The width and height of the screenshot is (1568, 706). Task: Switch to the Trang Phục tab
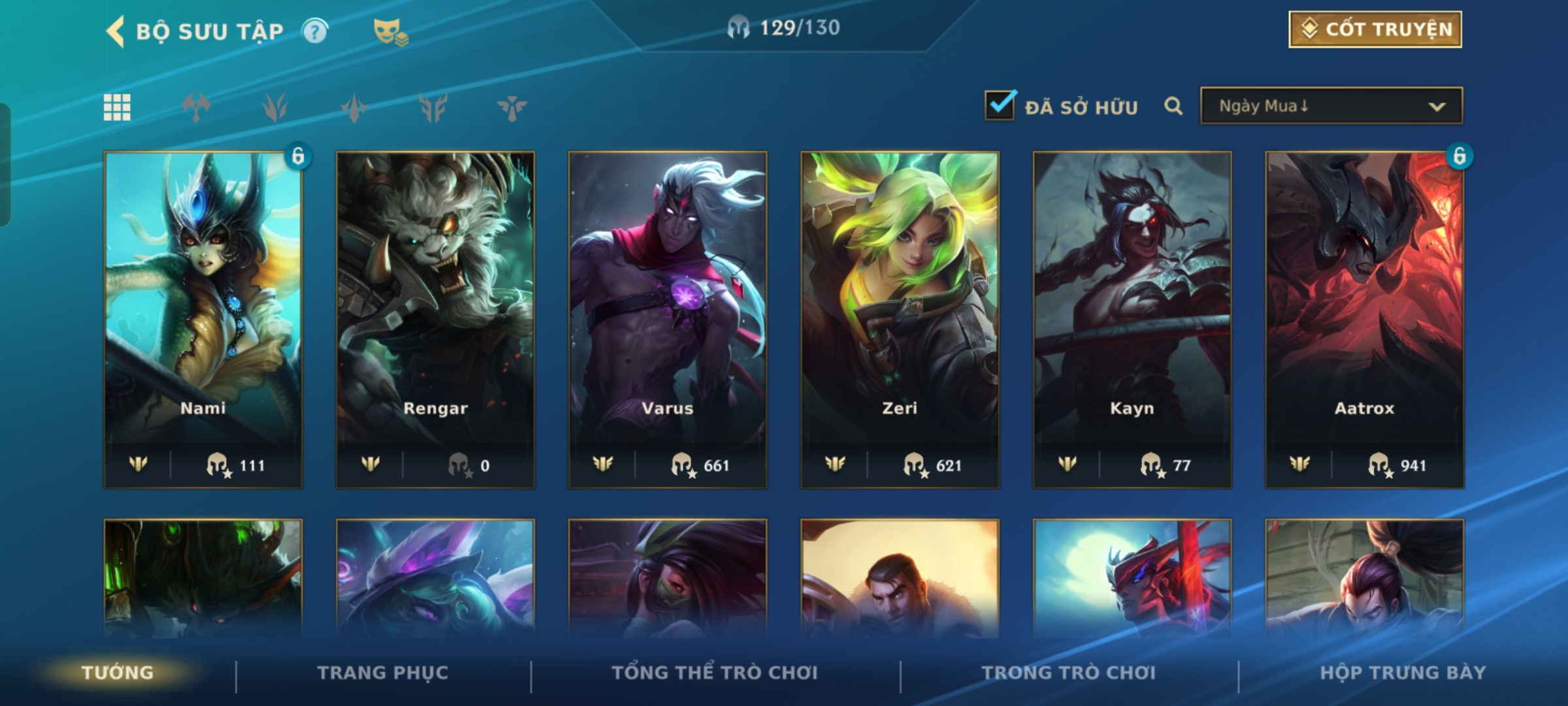coord(383,672)
